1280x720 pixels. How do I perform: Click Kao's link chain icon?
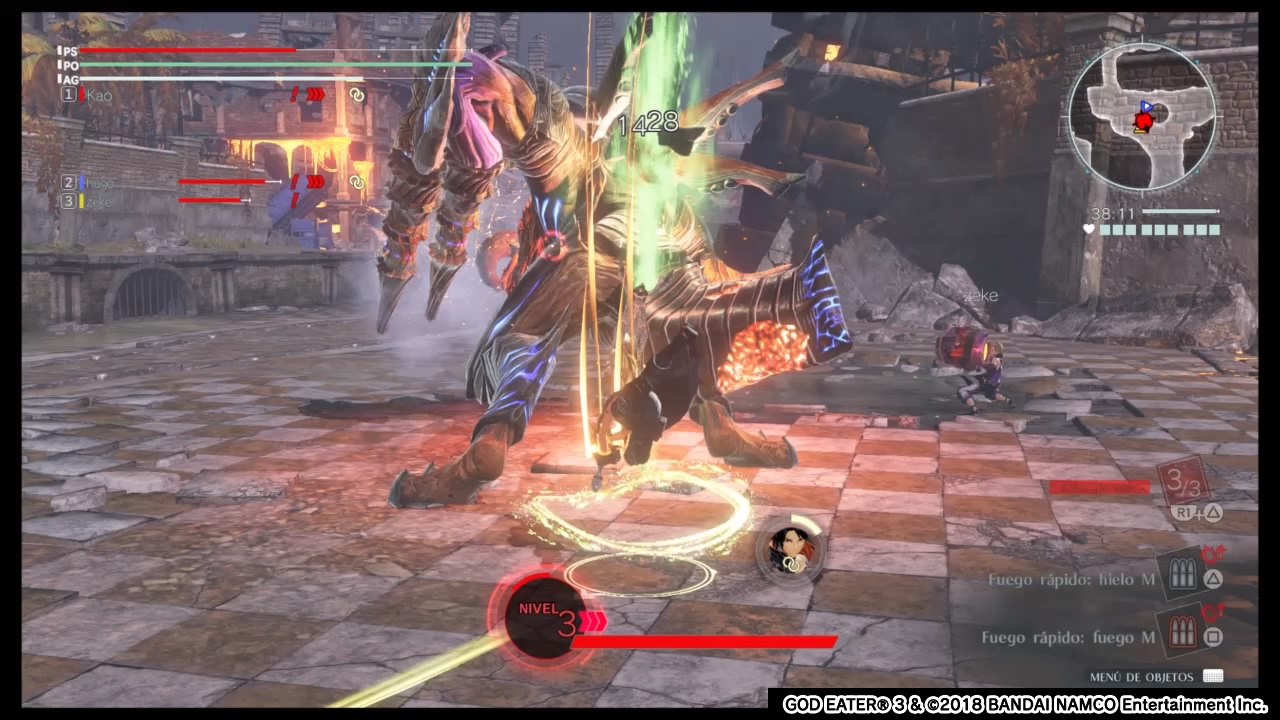coord(356,95)
